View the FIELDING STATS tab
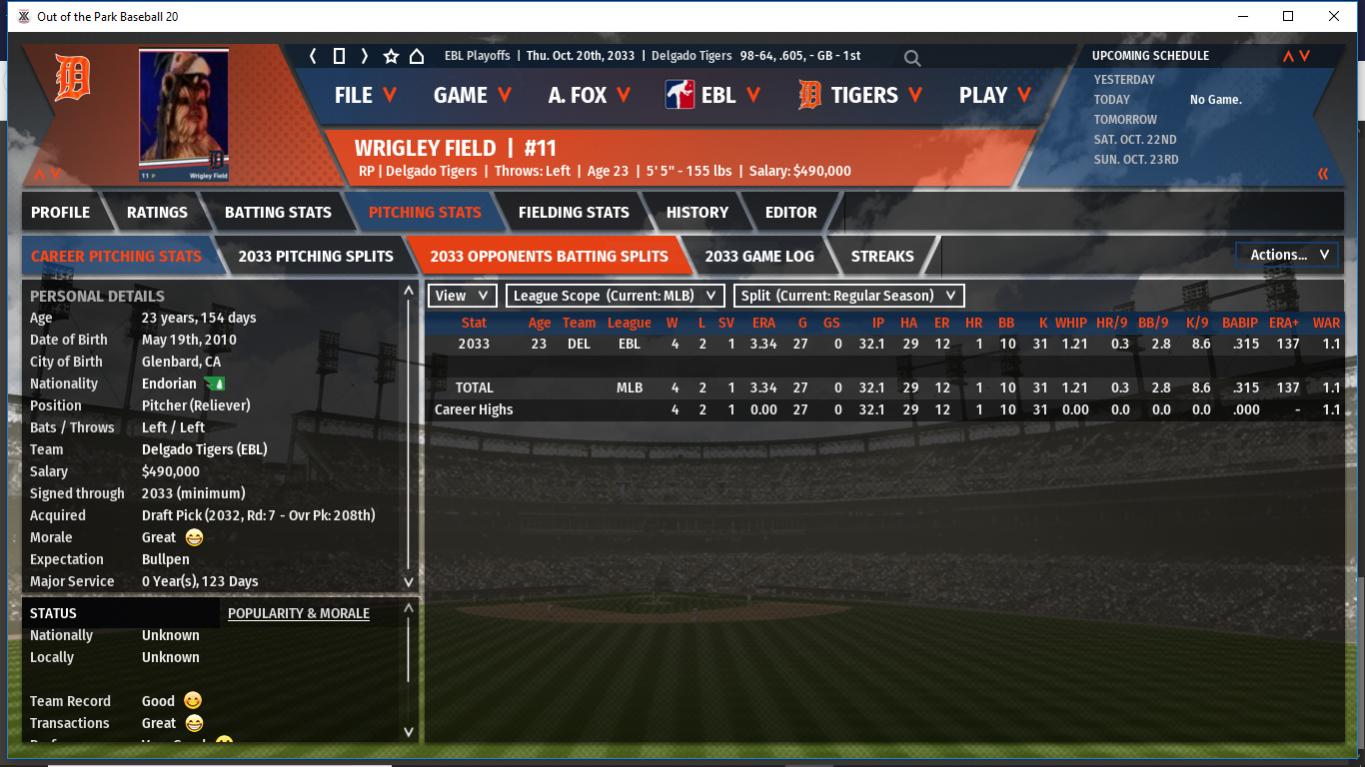 [573, 212]
